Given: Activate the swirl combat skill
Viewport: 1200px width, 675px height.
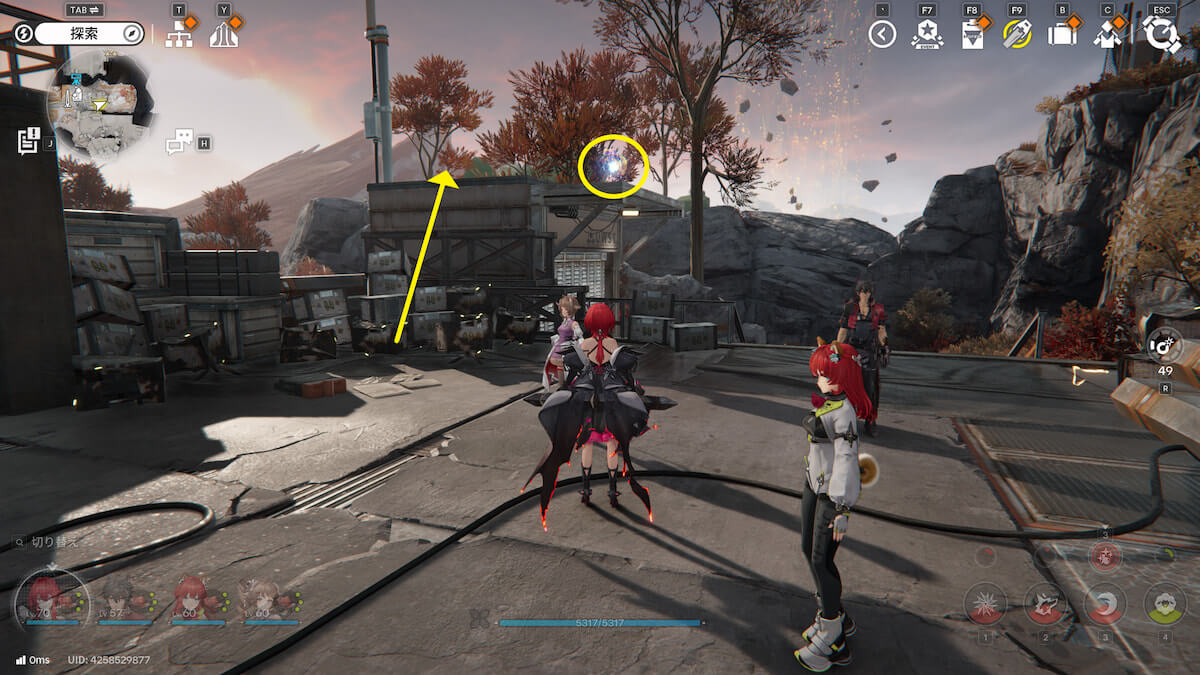Looking at the screenshot, I should [x=1105, y=604].
